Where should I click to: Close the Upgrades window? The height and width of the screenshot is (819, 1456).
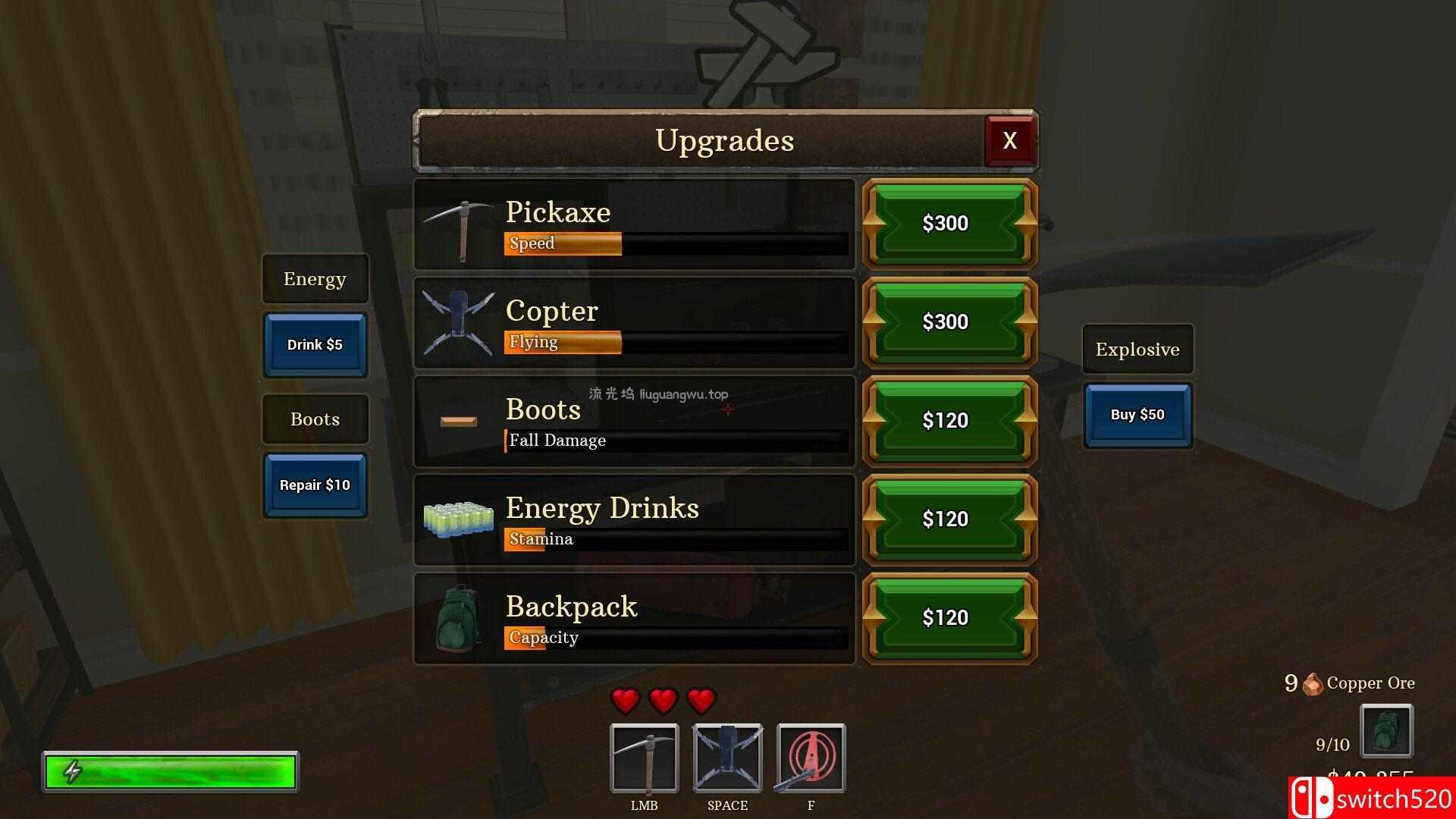[1009, 140]
